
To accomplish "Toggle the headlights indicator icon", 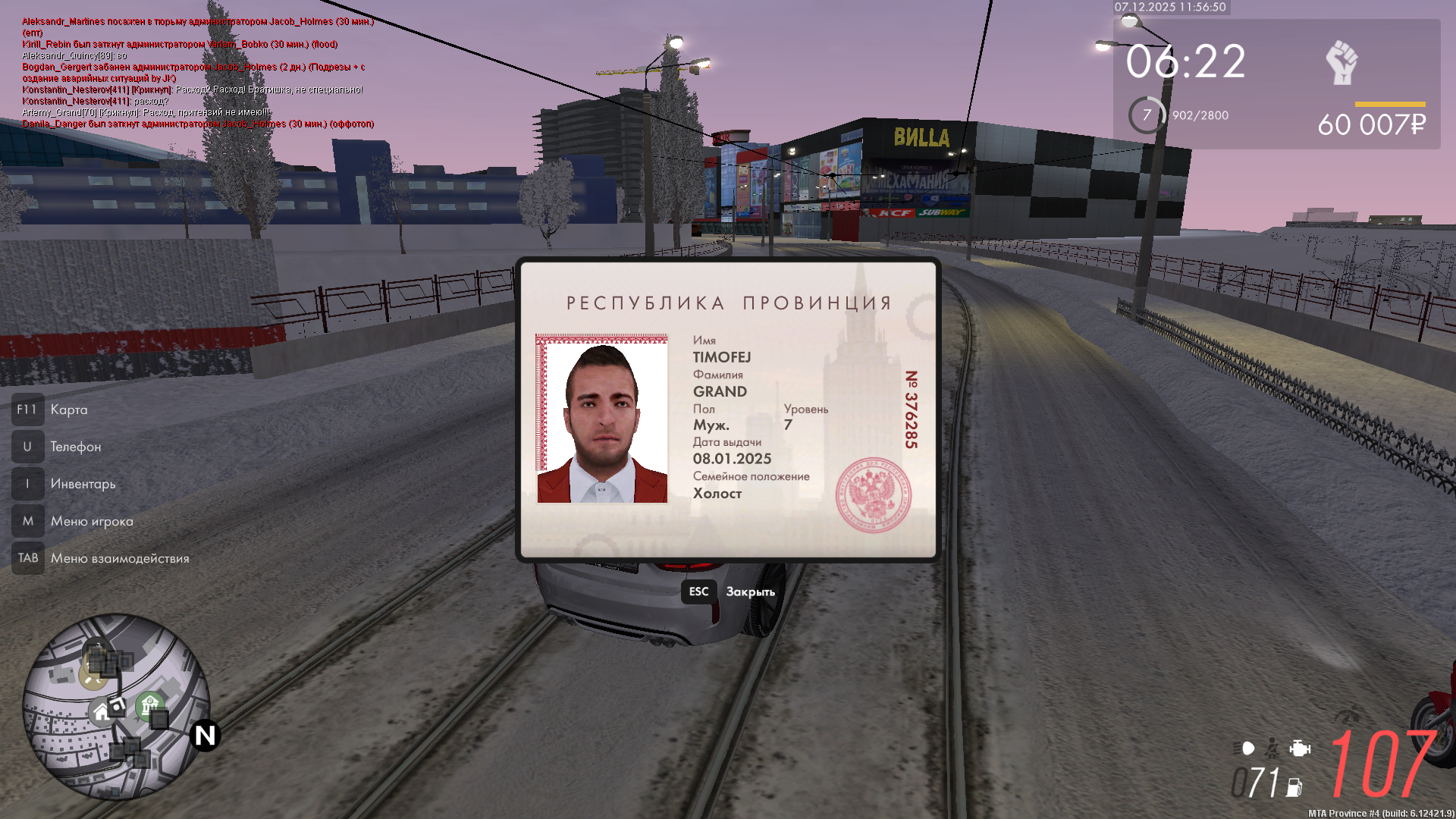I will coord(1244,748).
